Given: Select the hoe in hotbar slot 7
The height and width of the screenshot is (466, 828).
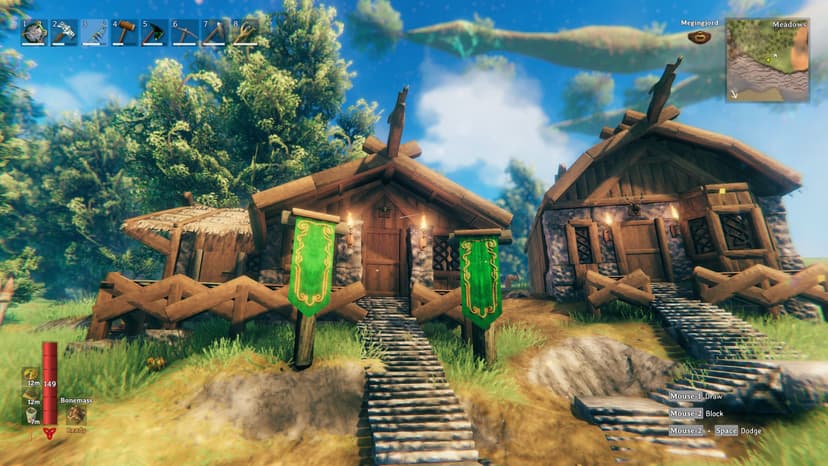Looking at the screenshot, I should 215,33.
